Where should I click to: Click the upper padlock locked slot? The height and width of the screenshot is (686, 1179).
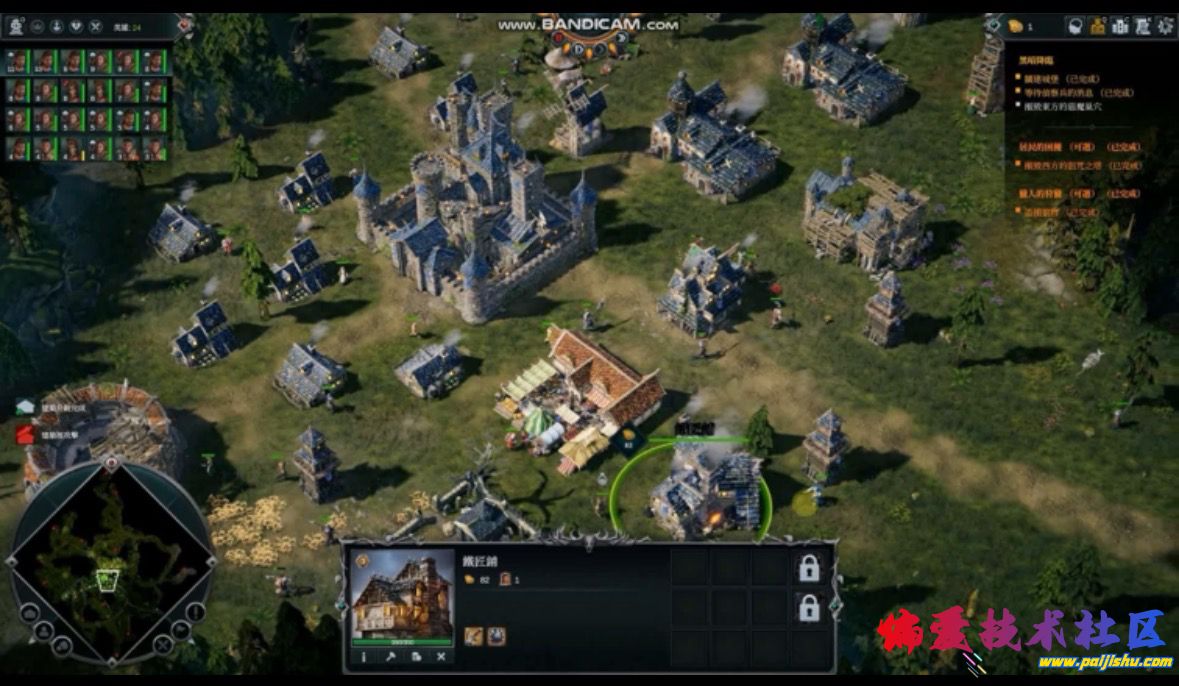[x=808, y=568]
